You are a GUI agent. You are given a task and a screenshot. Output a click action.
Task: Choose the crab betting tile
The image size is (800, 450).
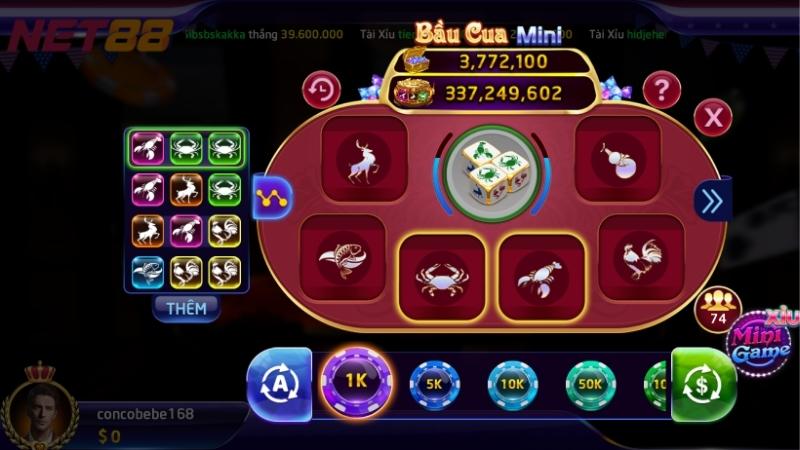442,277
